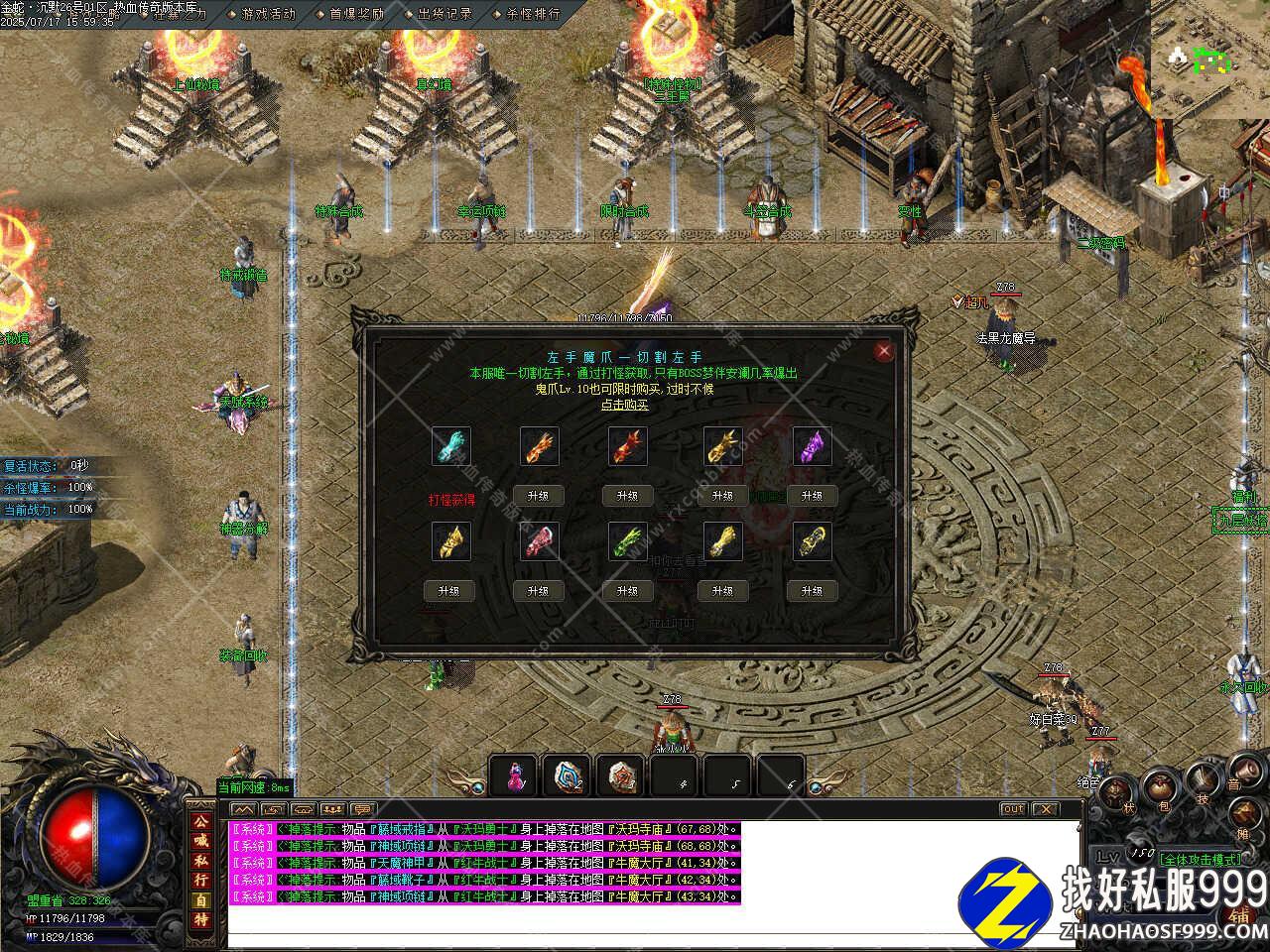This screenshot has width=1270, height=952.
Task: Click the 点击购买 purchase link
Action: click(x=626, y=404)
